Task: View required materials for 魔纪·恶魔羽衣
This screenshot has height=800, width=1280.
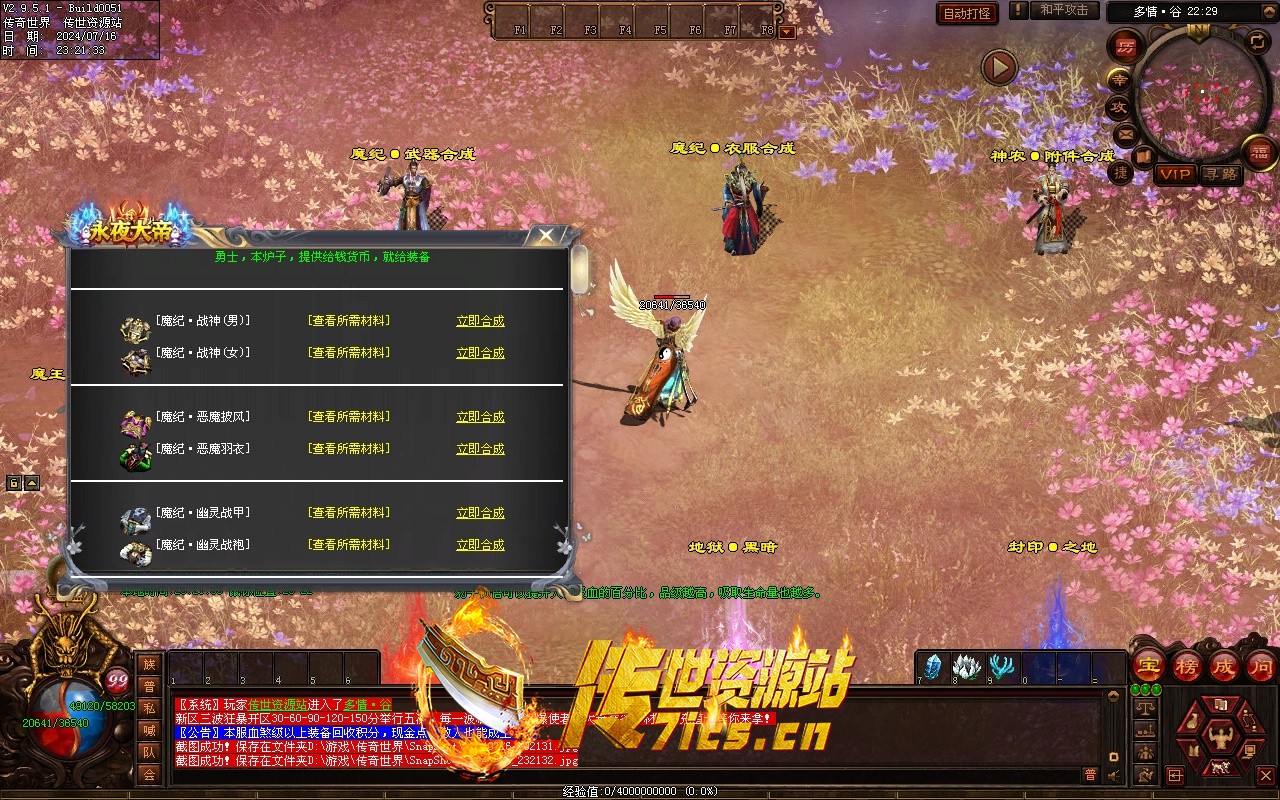Action: (x=349, y=449)
